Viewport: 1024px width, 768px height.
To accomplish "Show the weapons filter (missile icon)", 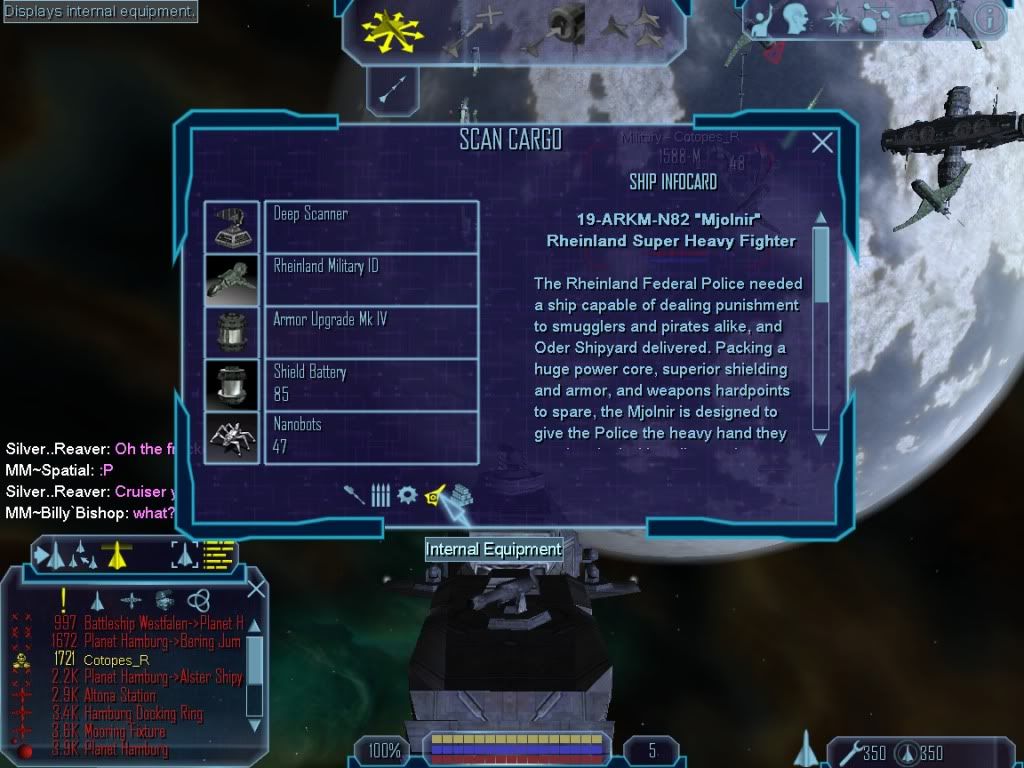I will pyautogui.click(x=355, y=495).
